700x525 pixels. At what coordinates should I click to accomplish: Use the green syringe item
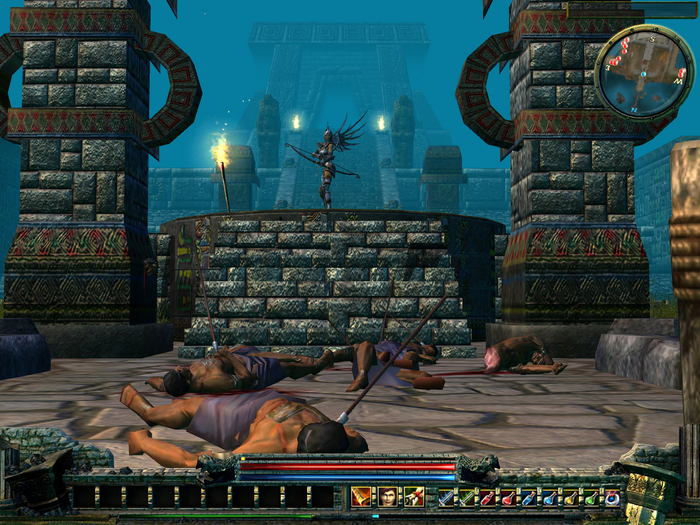tap(467, 497)
